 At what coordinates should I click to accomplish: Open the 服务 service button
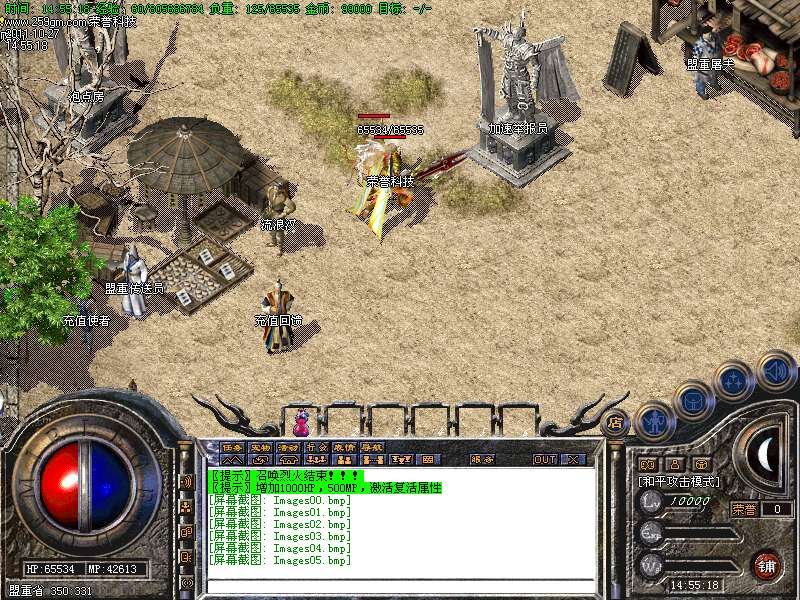[482, 460]
